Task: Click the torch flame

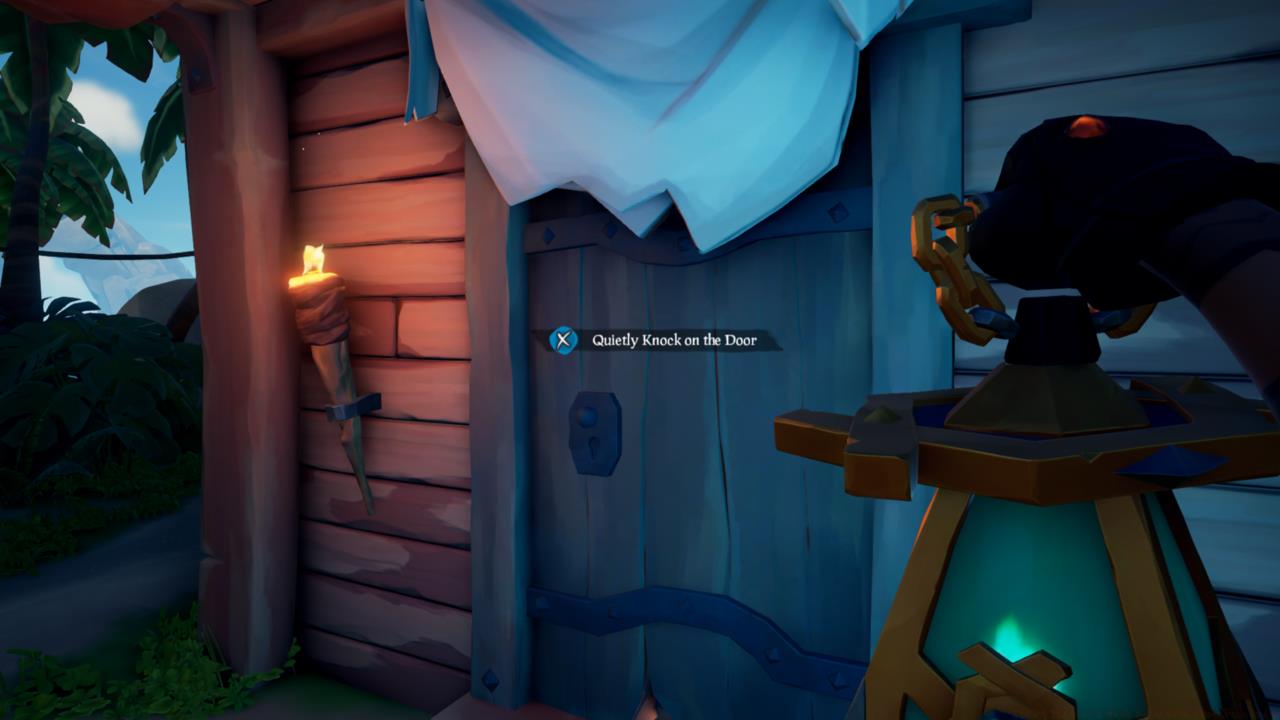Action: 315,258
